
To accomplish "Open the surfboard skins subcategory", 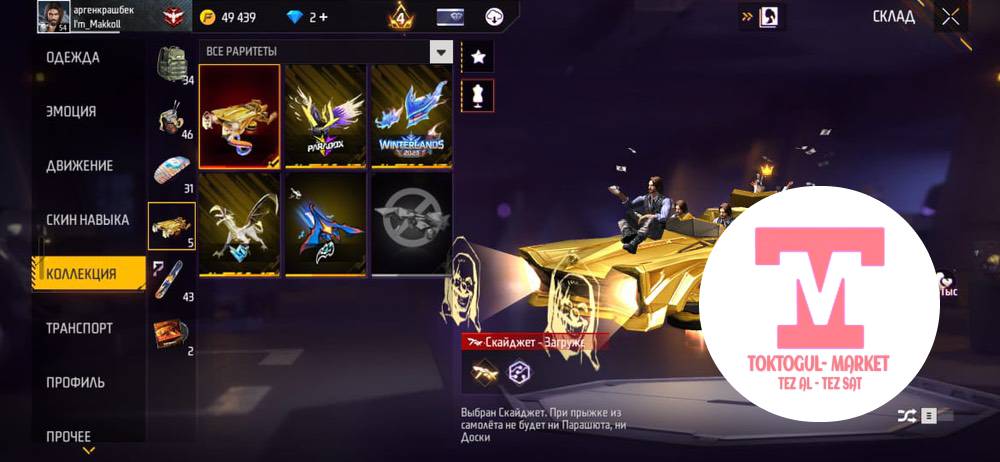I will pos(172,280).
